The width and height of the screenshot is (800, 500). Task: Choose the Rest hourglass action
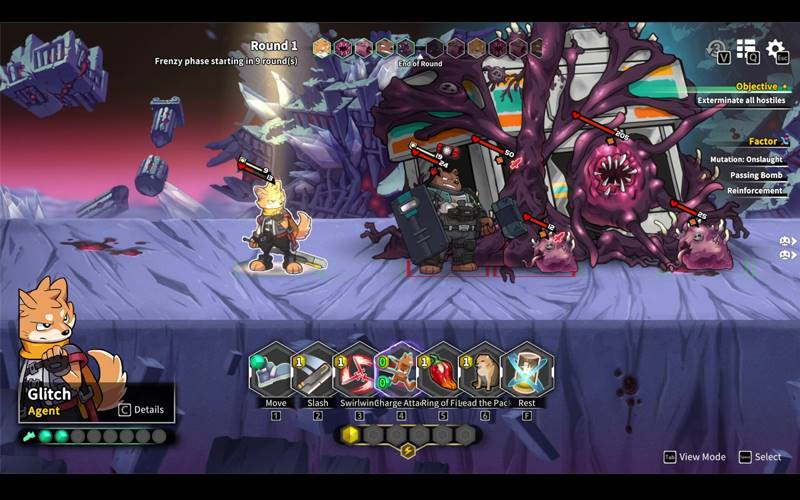coord(527,370)
